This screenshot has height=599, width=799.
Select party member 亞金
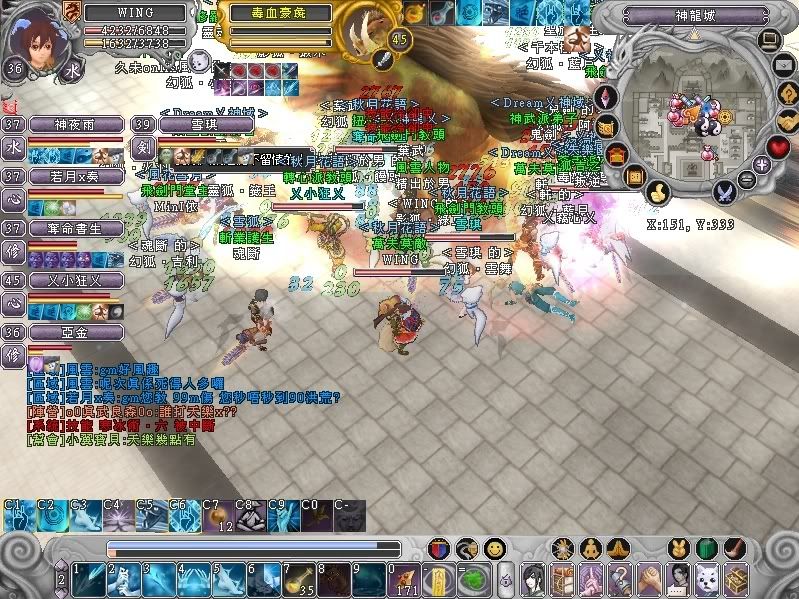point(74,331)
